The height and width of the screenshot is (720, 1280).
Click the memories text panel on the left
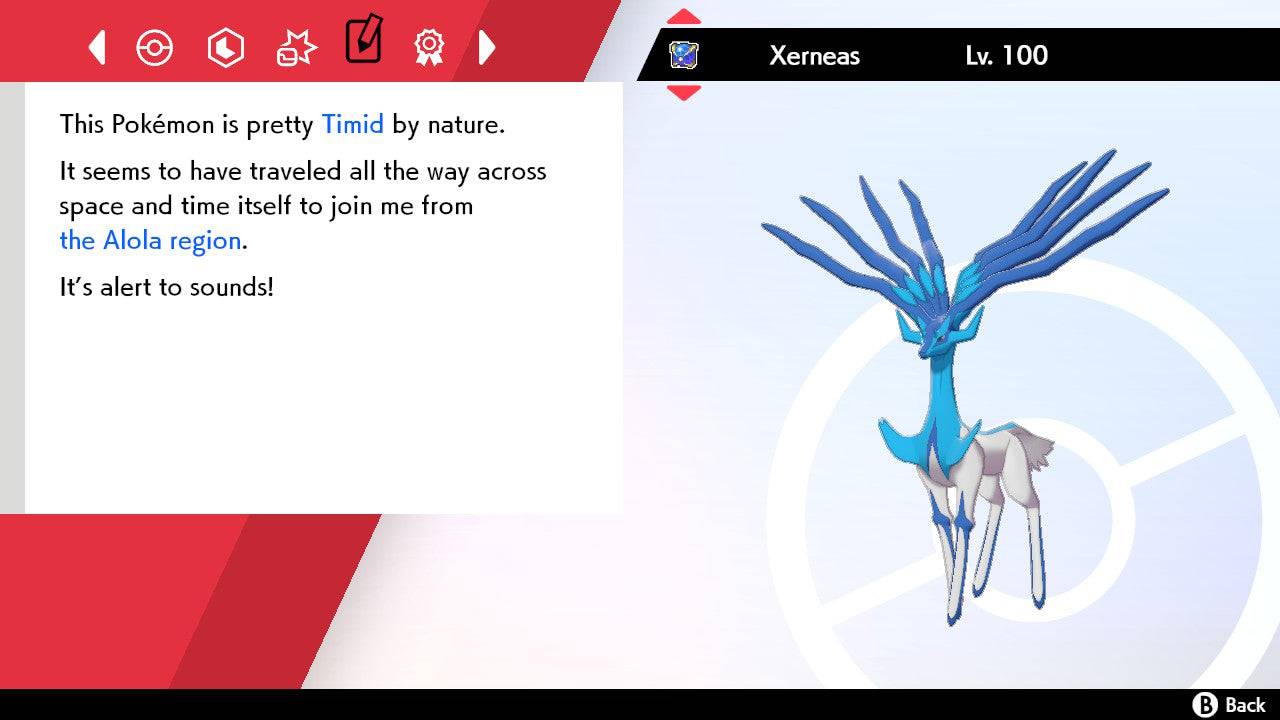tap(320, 300)
